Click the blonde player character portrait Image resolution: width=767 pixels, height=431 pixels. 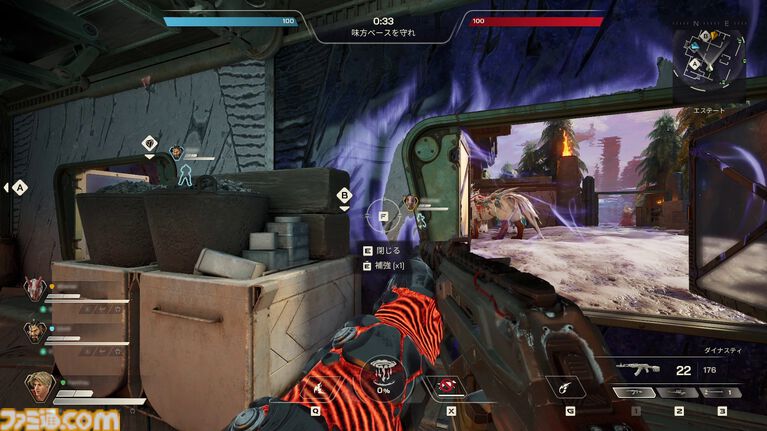coord(37,385)
